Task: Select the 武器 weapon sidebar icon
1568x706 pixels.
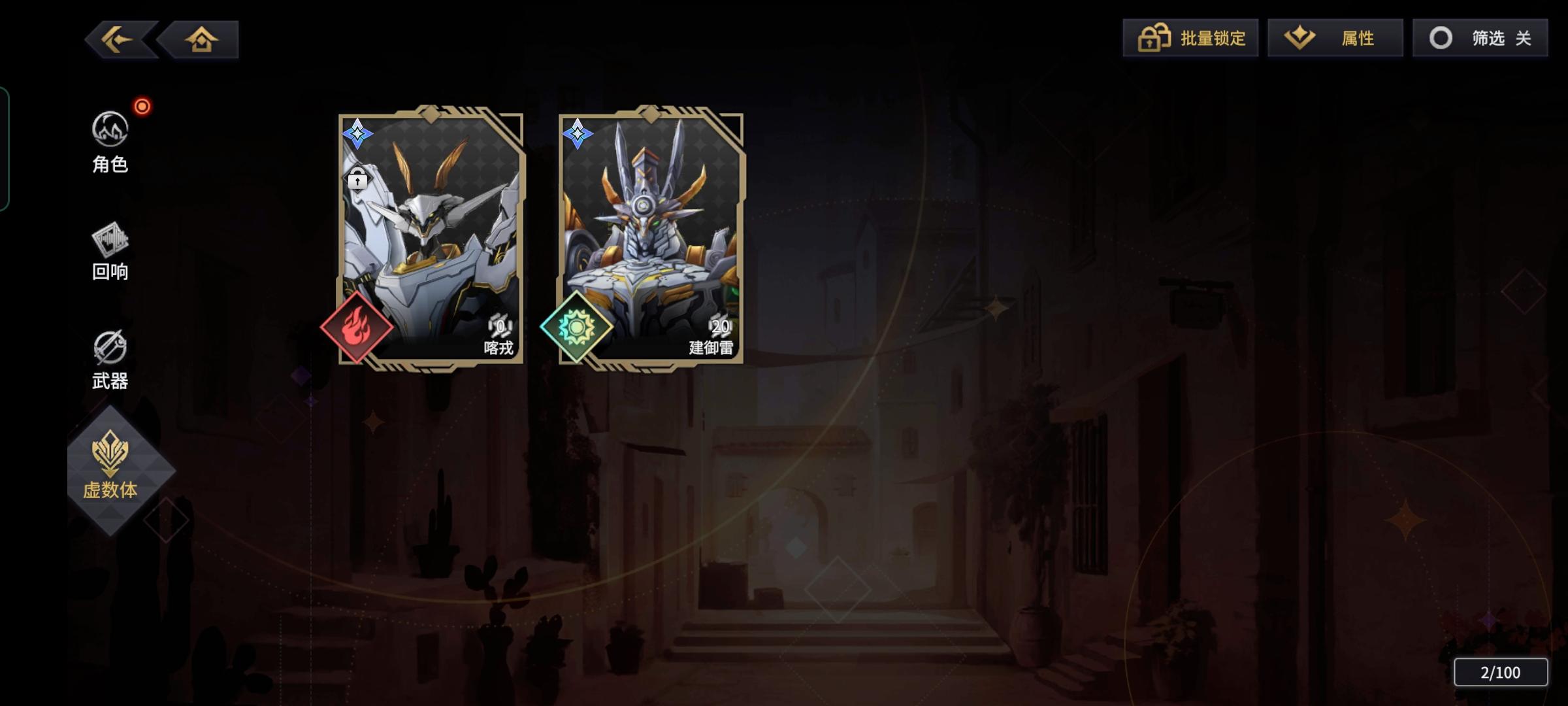Action: coord(110,358)
